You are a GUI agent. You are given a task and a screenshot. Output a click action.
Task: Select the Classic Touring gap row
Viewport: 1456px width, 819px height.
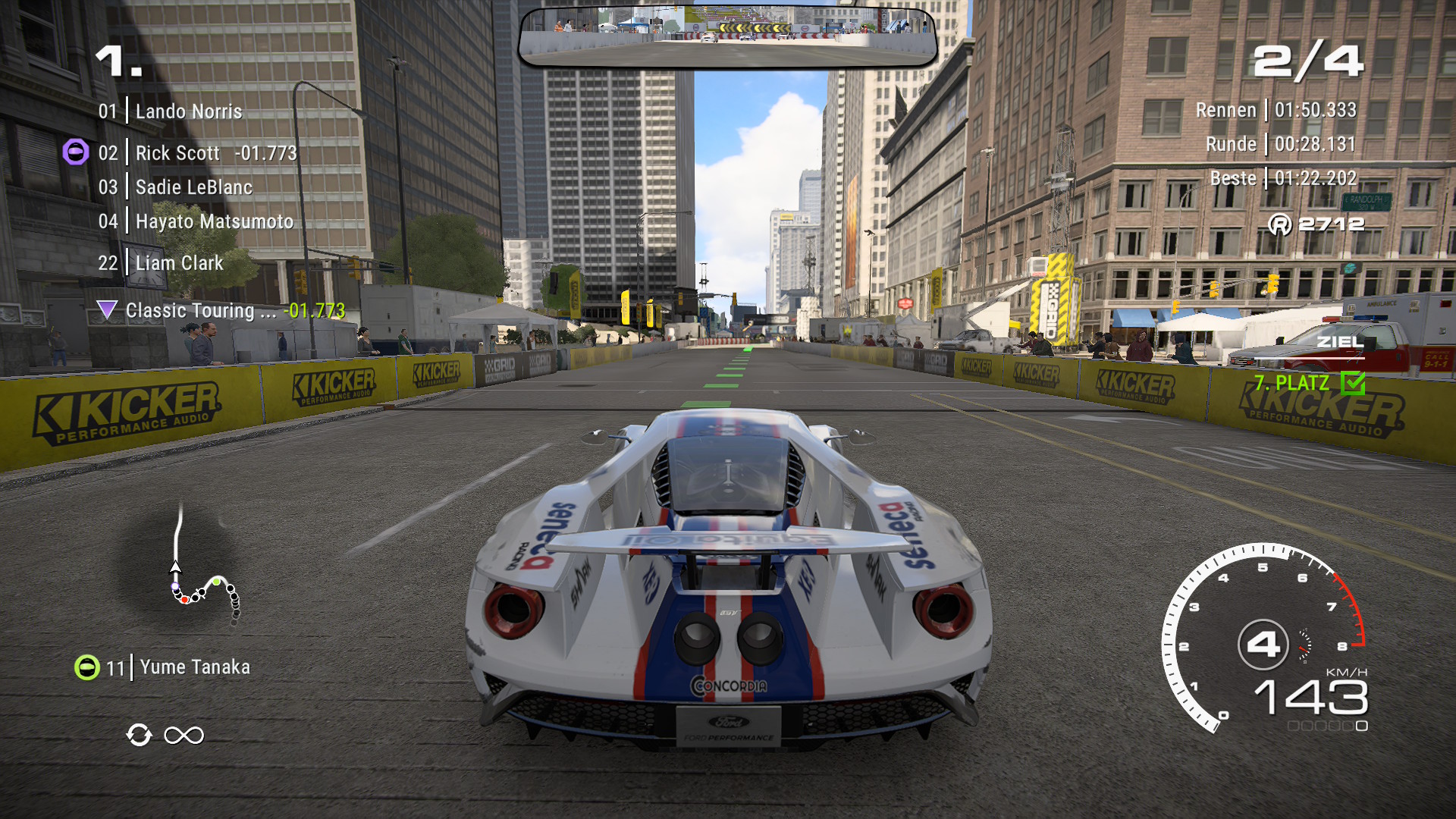coord(221,310)
